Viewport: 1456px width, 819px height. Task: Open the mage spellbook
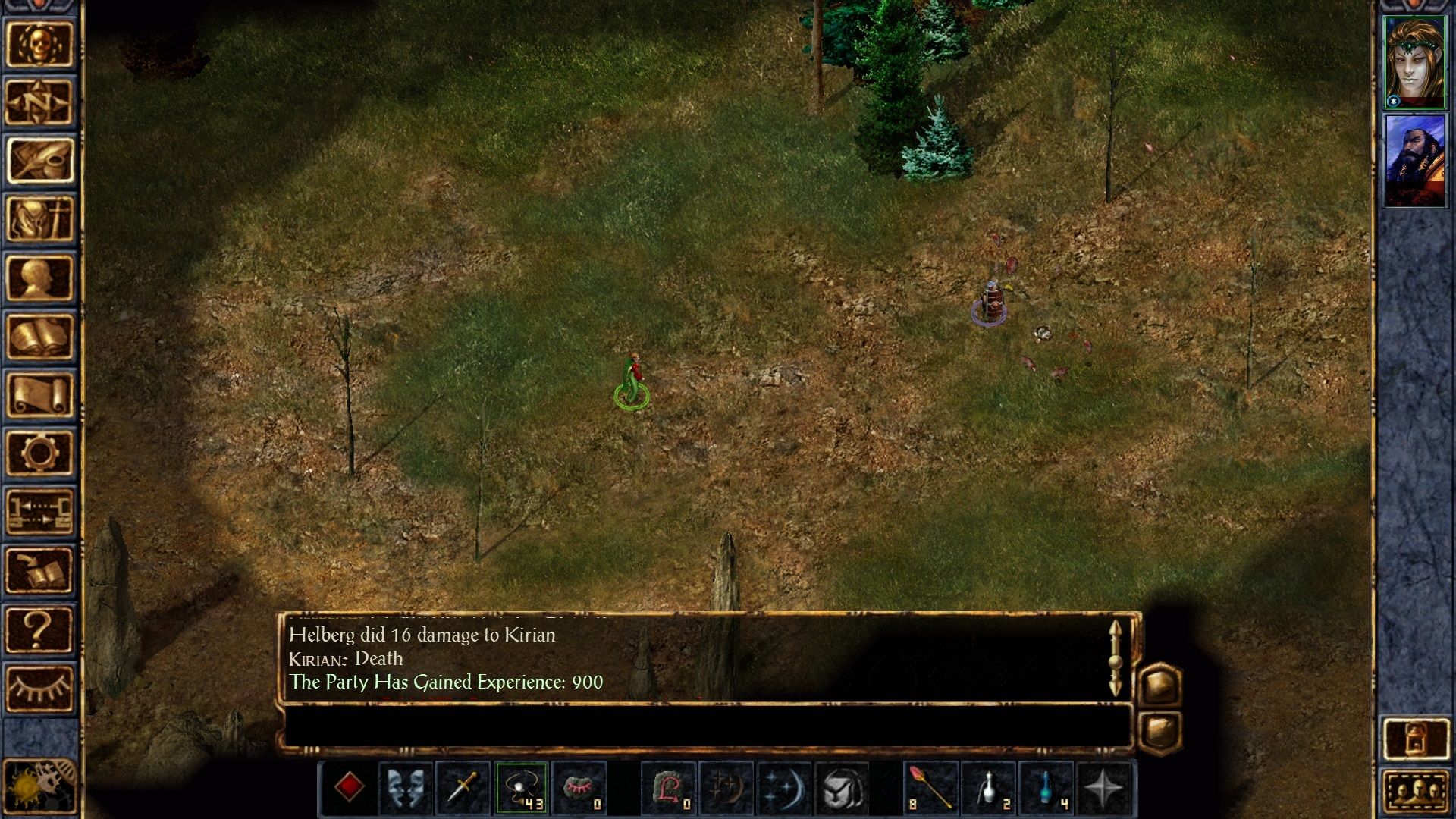coord(42,337)
